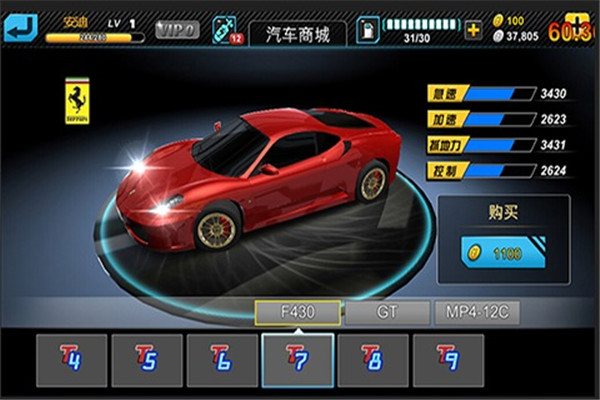Screen dimensions: 600x400
Task: Add fuel with the yellow plus button
Action: [473, 28]
